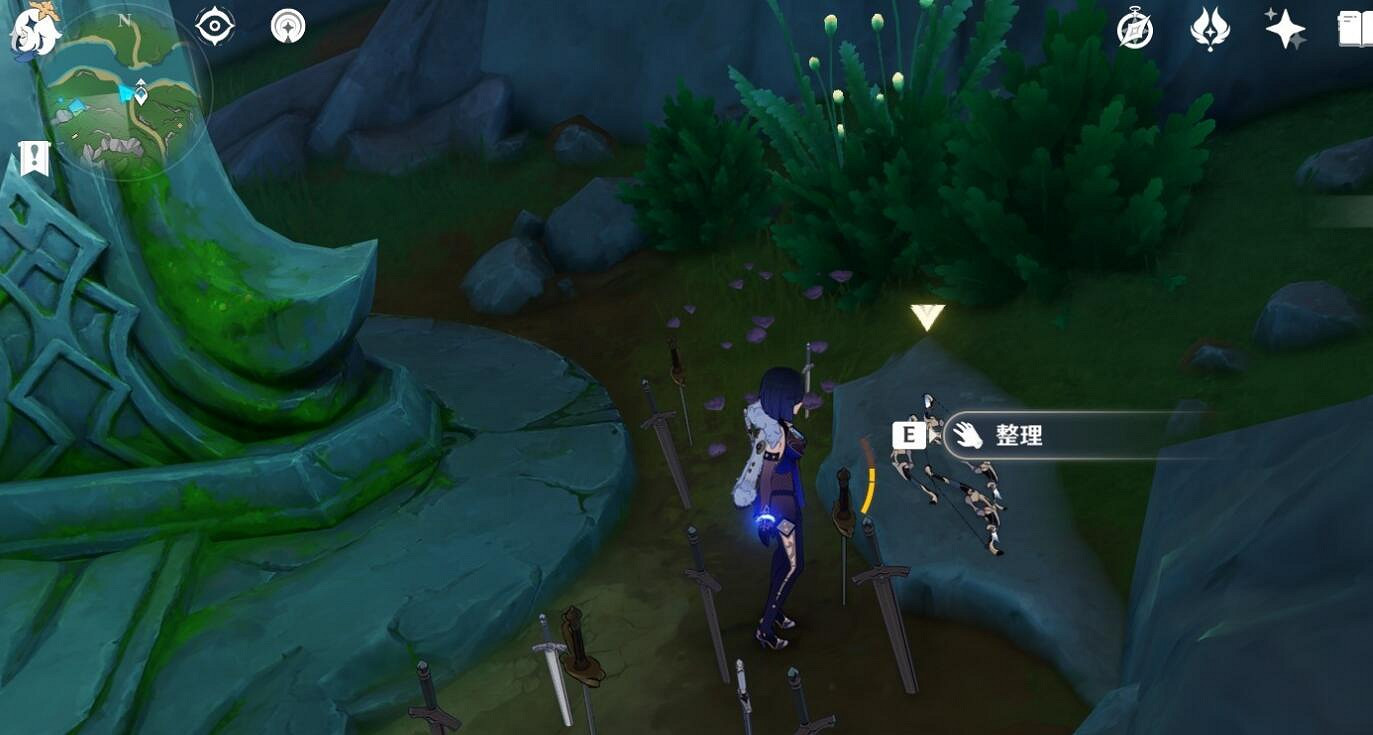This screenshot has height=735, width=1373.
Task: Open the sparkling star events icon
Action: 1285,28
